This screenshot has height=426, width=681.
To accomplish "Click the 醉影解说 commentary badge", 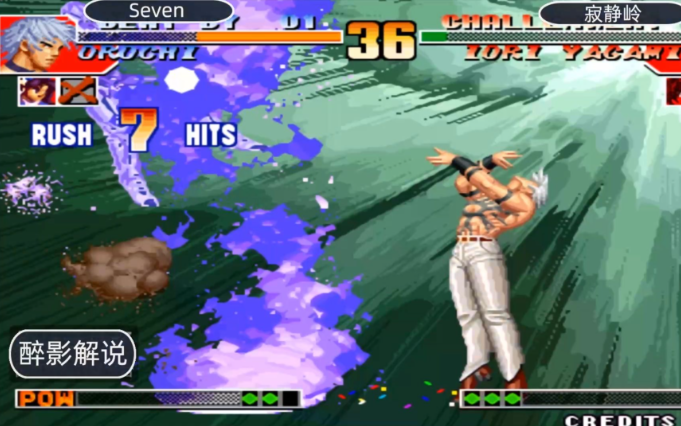I will tap(73, 353).
